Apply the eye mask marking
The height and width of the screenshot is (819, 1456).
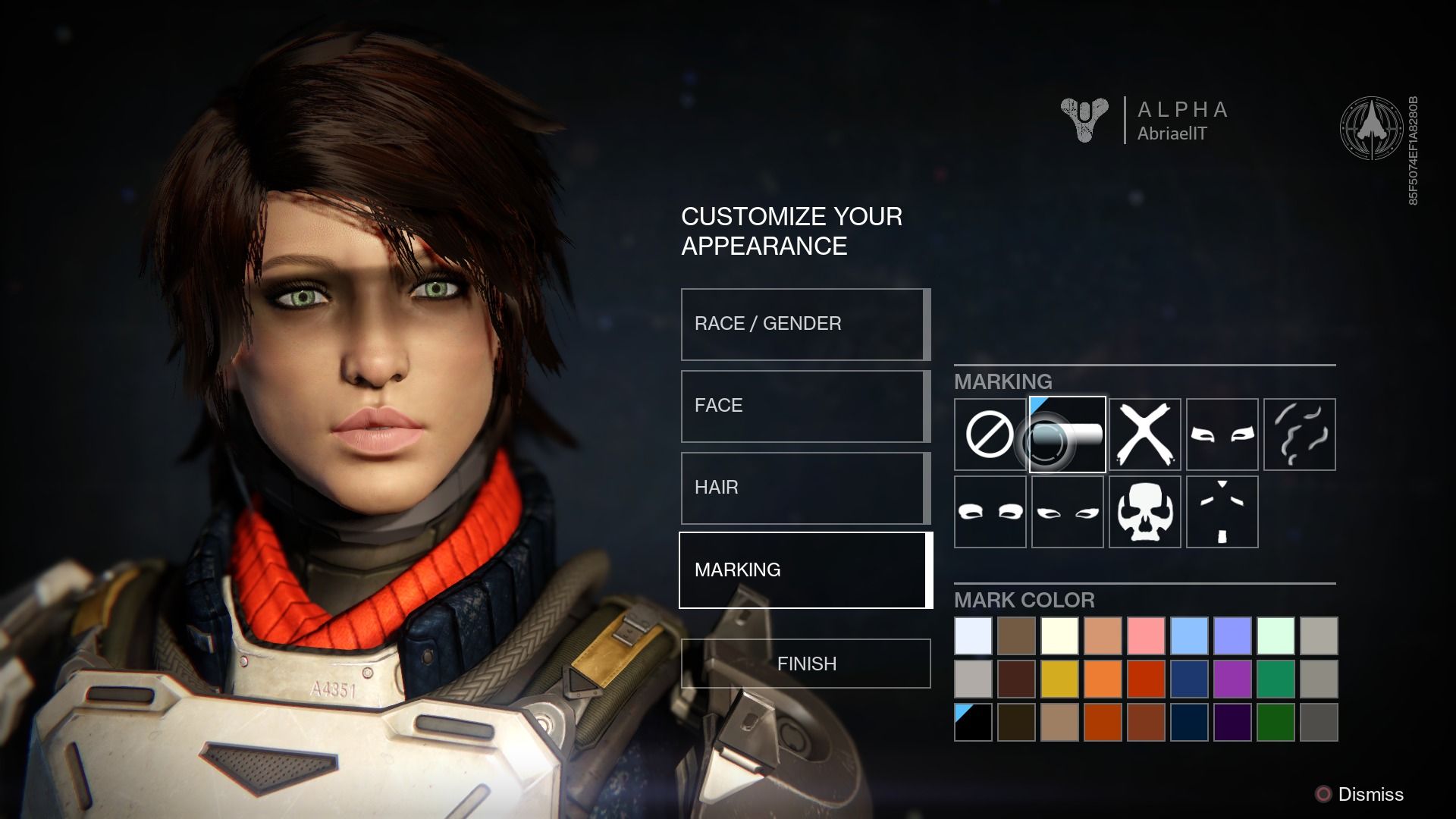coord(1222,434)
